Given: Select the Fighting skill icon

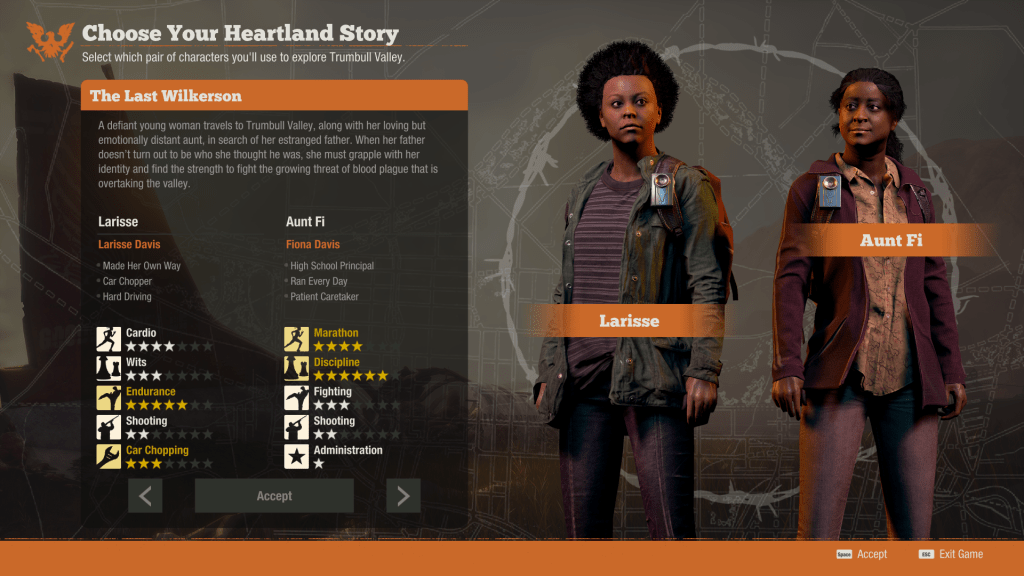Looking at the screenshot, I should click(x=296, y=398).
